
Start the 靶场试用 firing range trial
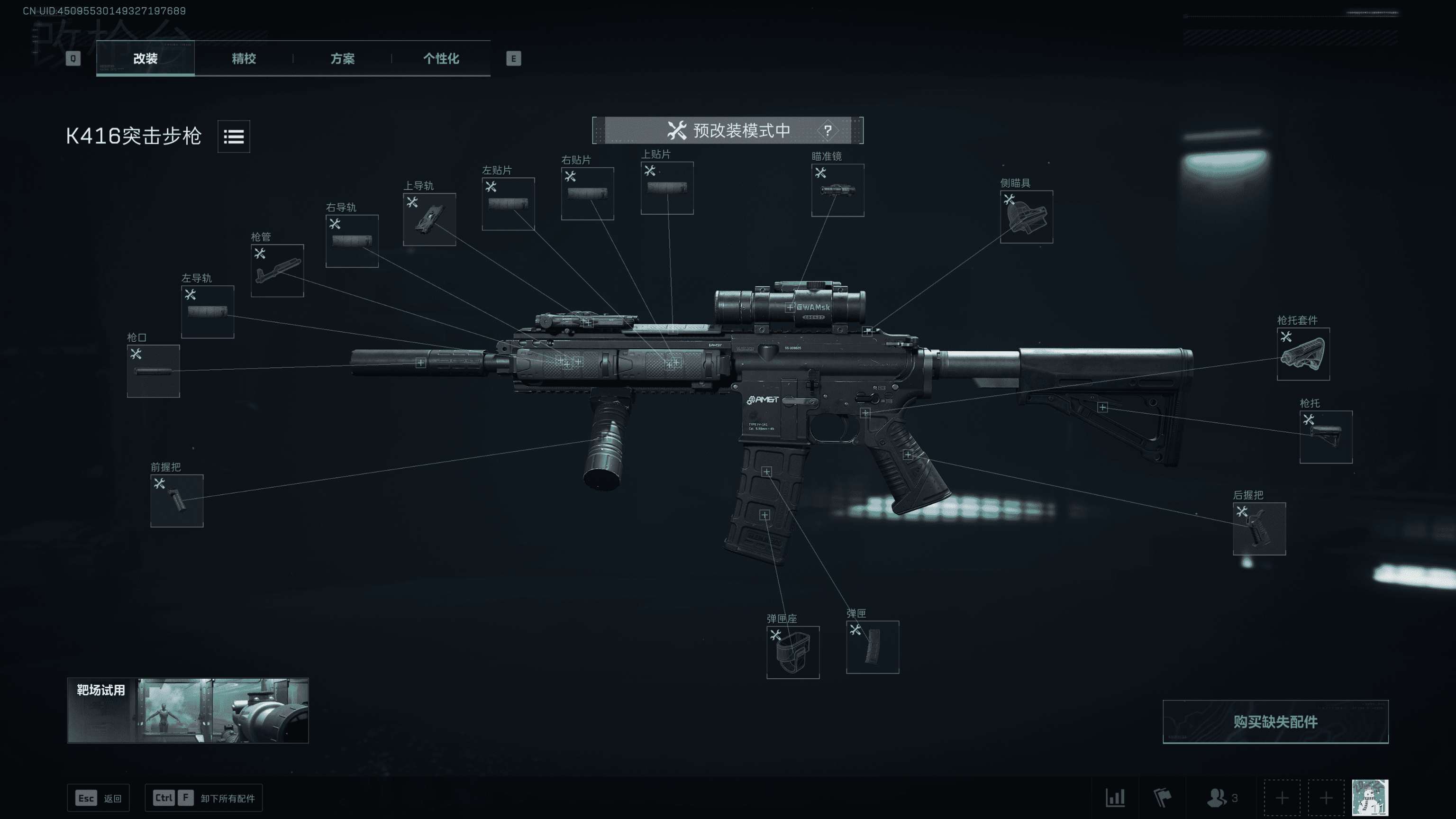[188, 710]
